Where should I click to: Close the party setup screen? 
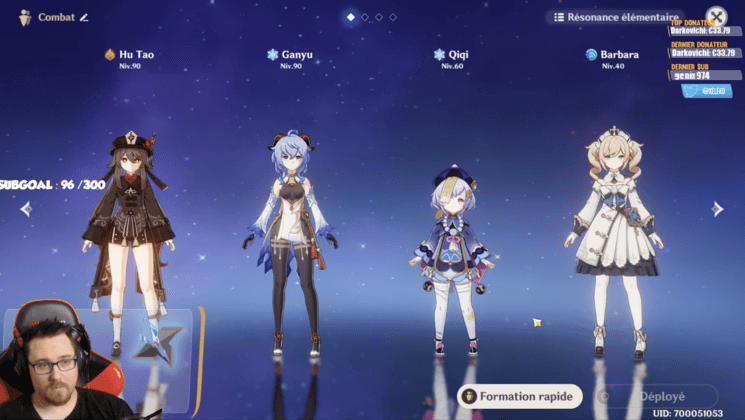click(x=716, y=17)
